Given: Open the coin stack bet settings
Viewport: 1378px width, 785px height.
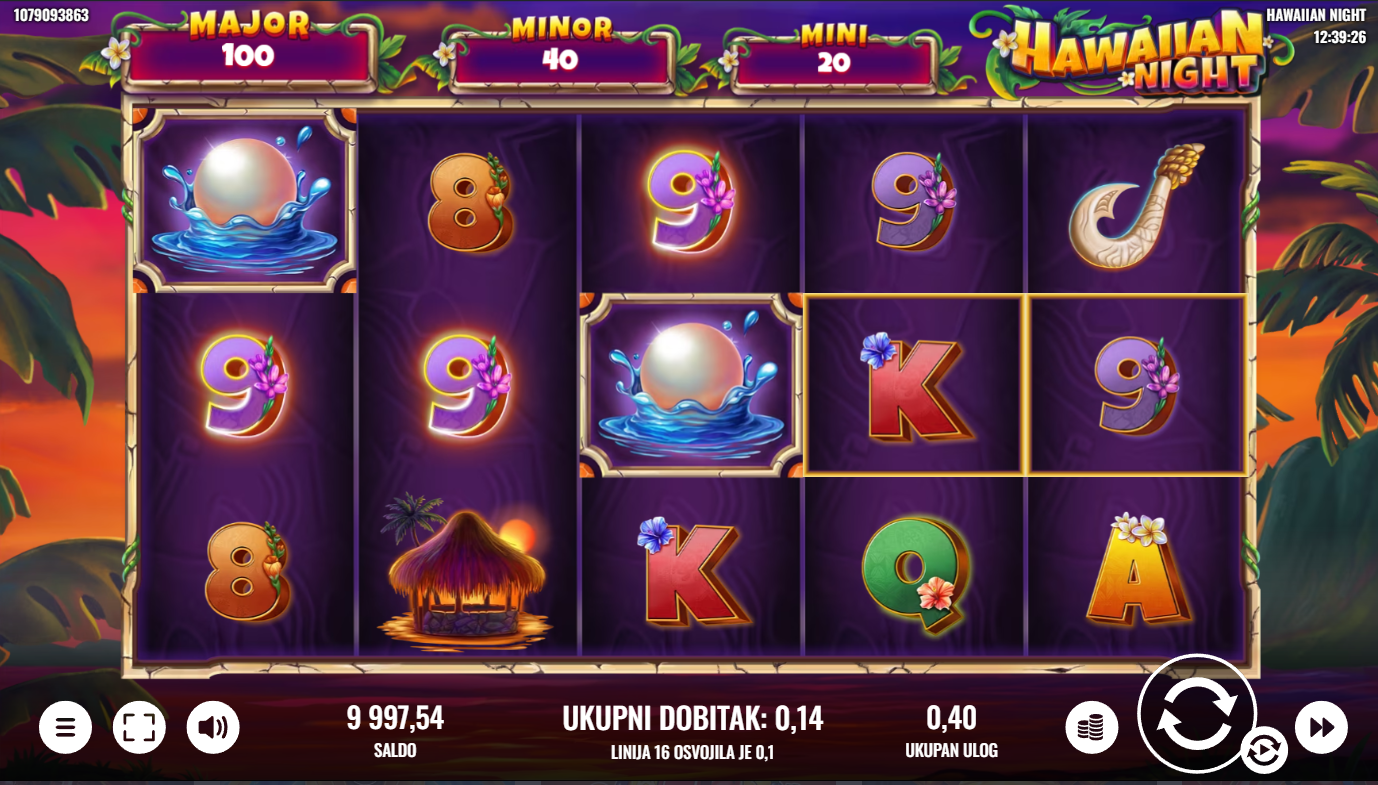Looking at the screenshot, I should (x=1091, y=727).
